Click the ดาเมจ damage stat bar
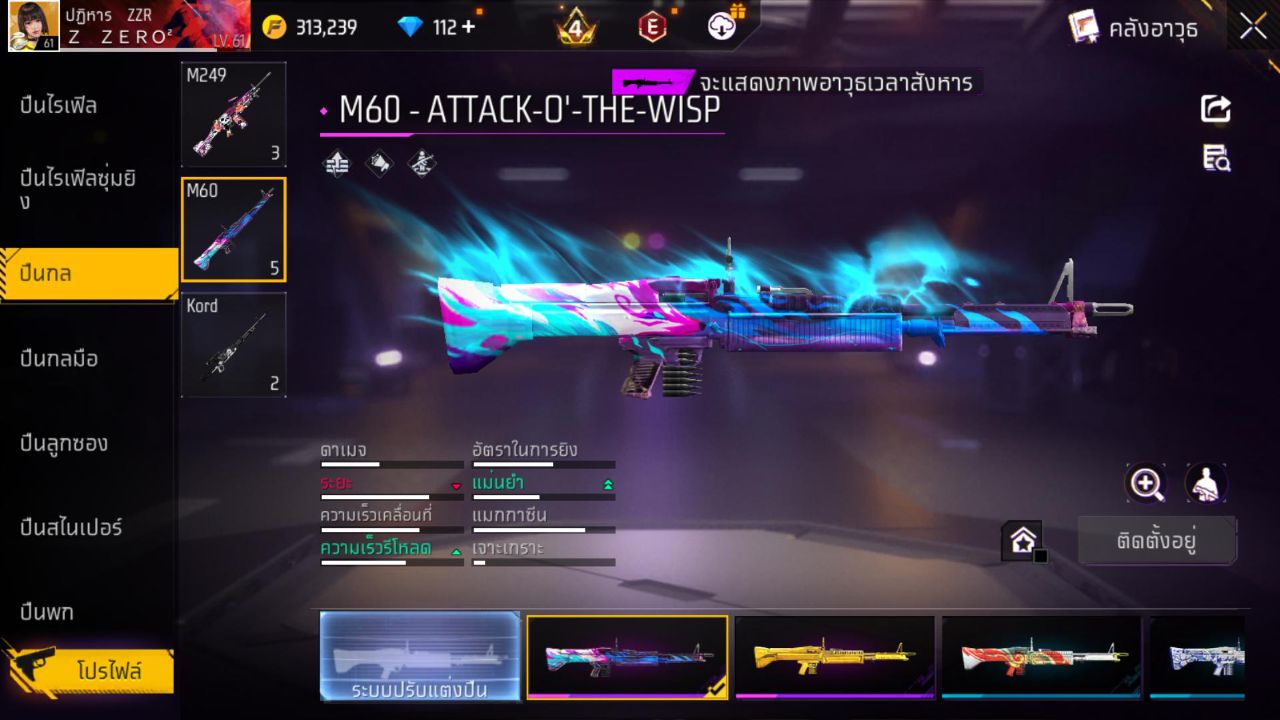 point(391,462)
